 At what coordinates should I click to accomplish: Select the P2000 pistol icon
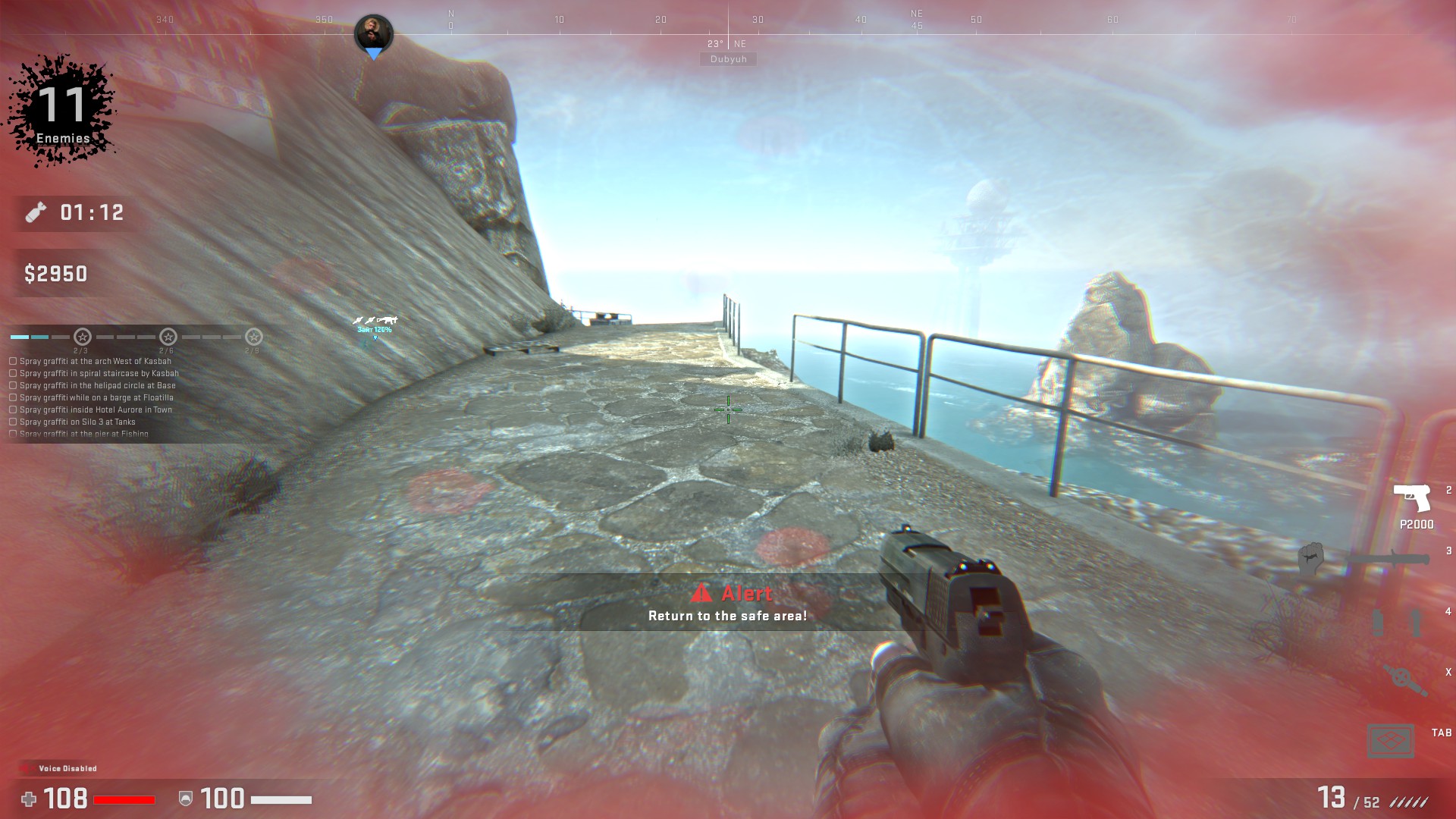pos(1413,497)
